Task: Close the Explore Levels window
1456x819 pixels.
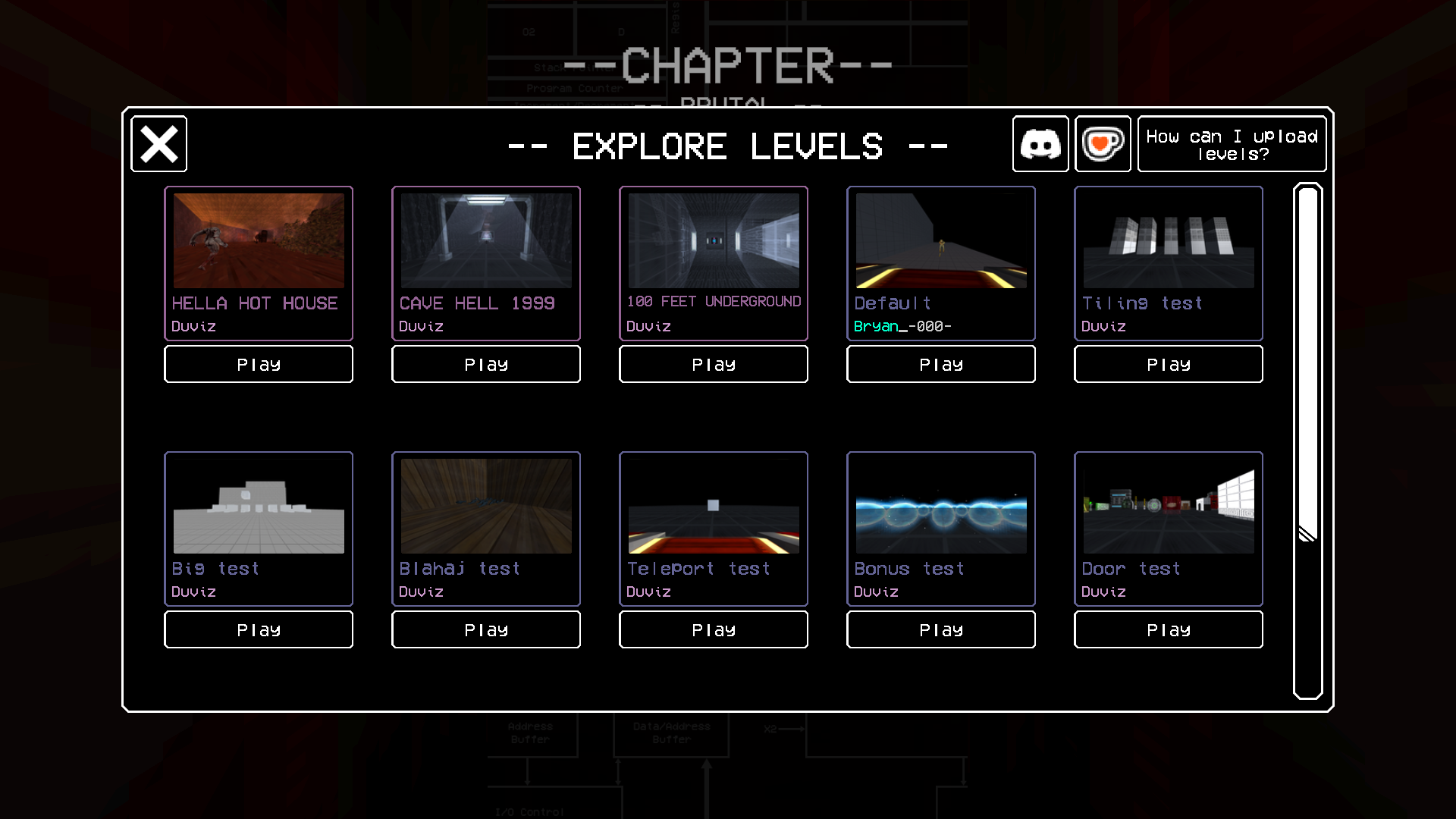Action: [x=158, y=143]
